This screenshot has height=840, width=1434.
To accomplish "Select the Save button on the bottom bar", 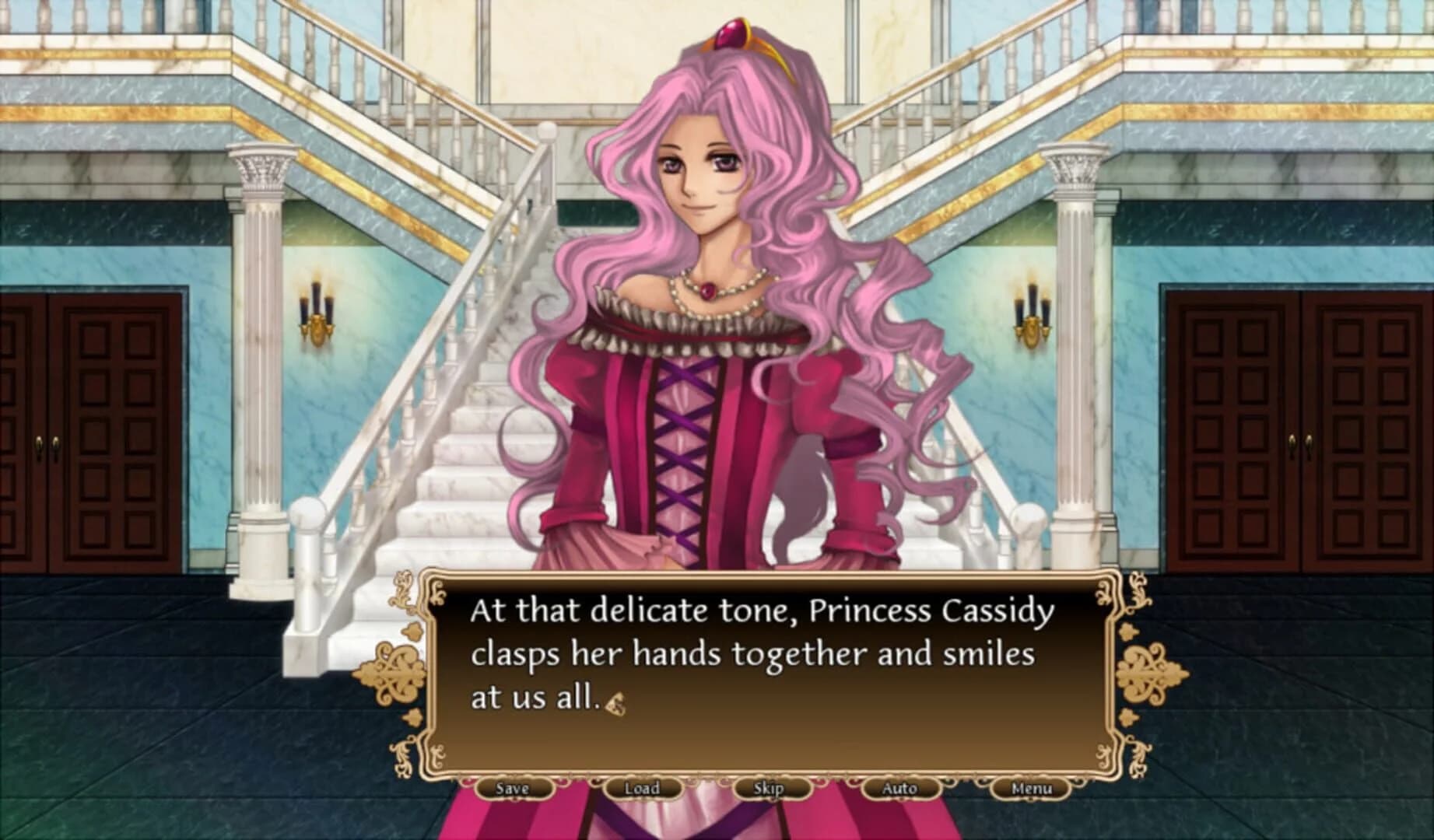I will [513, 788].
